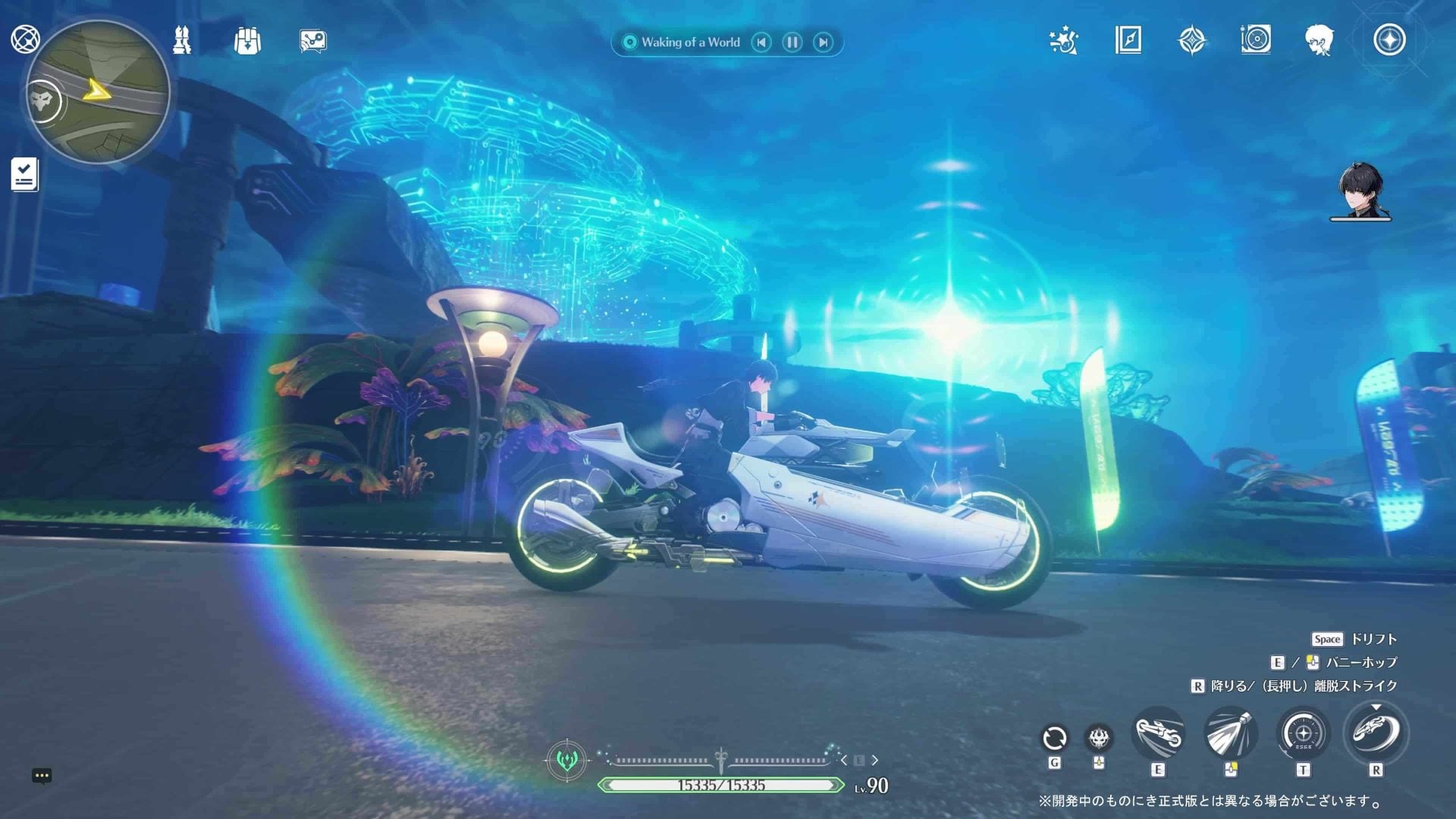The width and height of the screenshot is (1456, 819).
Task: Click the globe icon beside the minimap
Action: click(x=25, y=39)
